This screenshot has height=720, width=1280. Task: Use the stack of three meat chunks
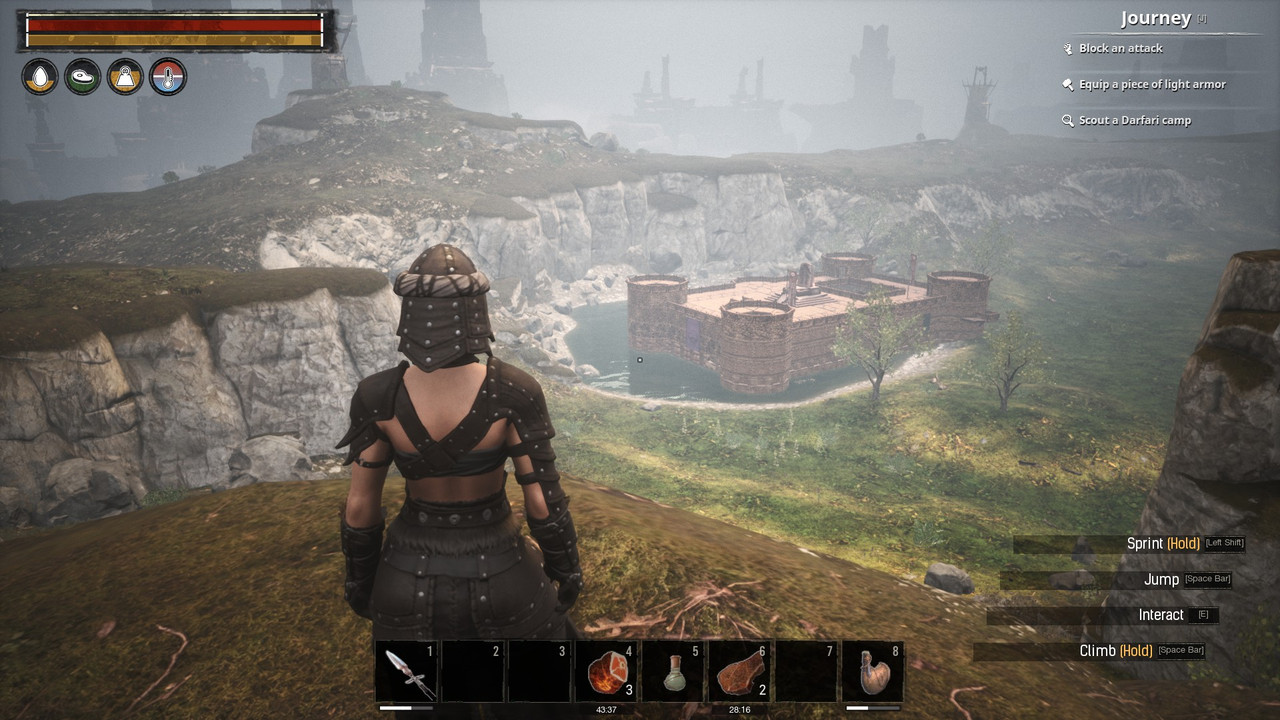point(605,671)
